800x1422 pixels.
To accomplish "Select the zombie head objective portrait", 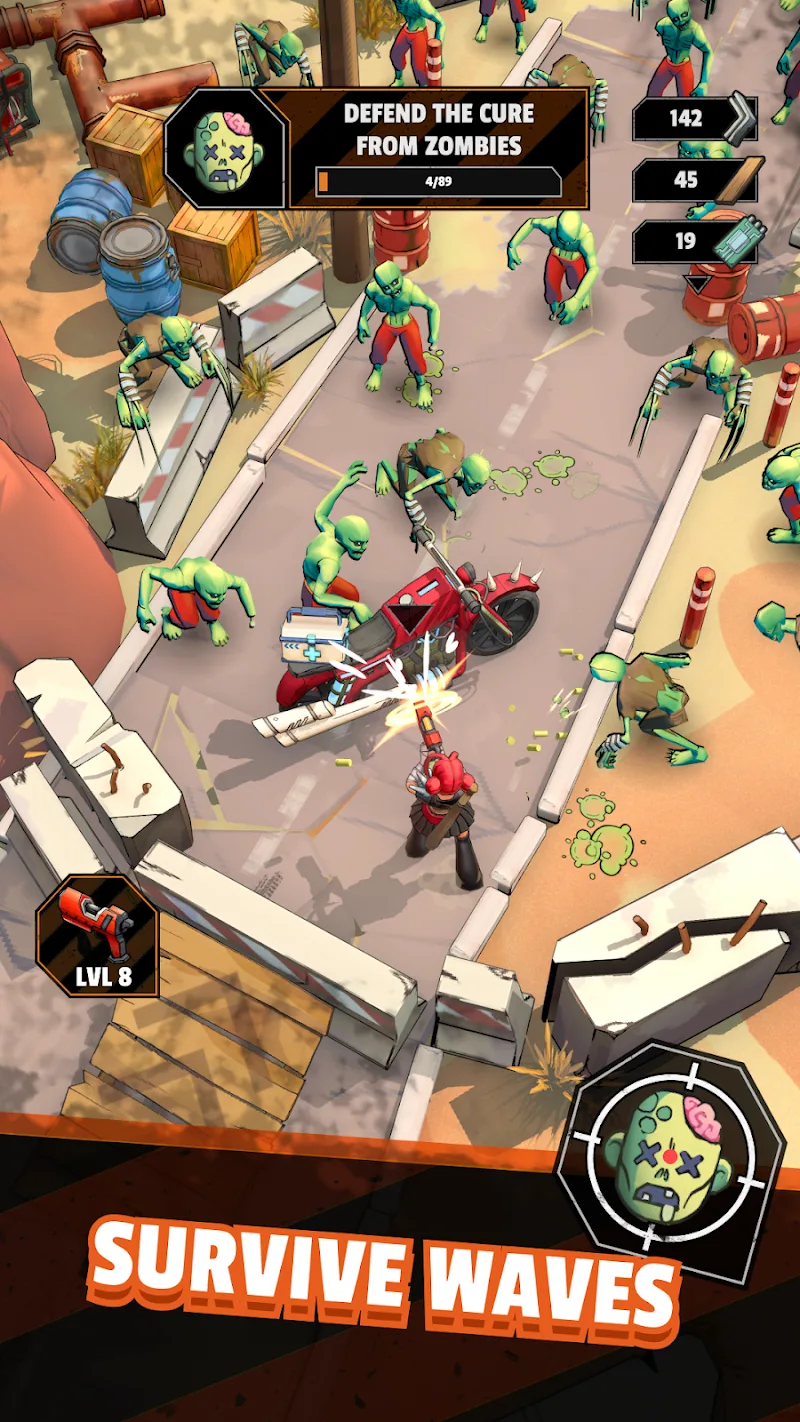I will 226,148.
